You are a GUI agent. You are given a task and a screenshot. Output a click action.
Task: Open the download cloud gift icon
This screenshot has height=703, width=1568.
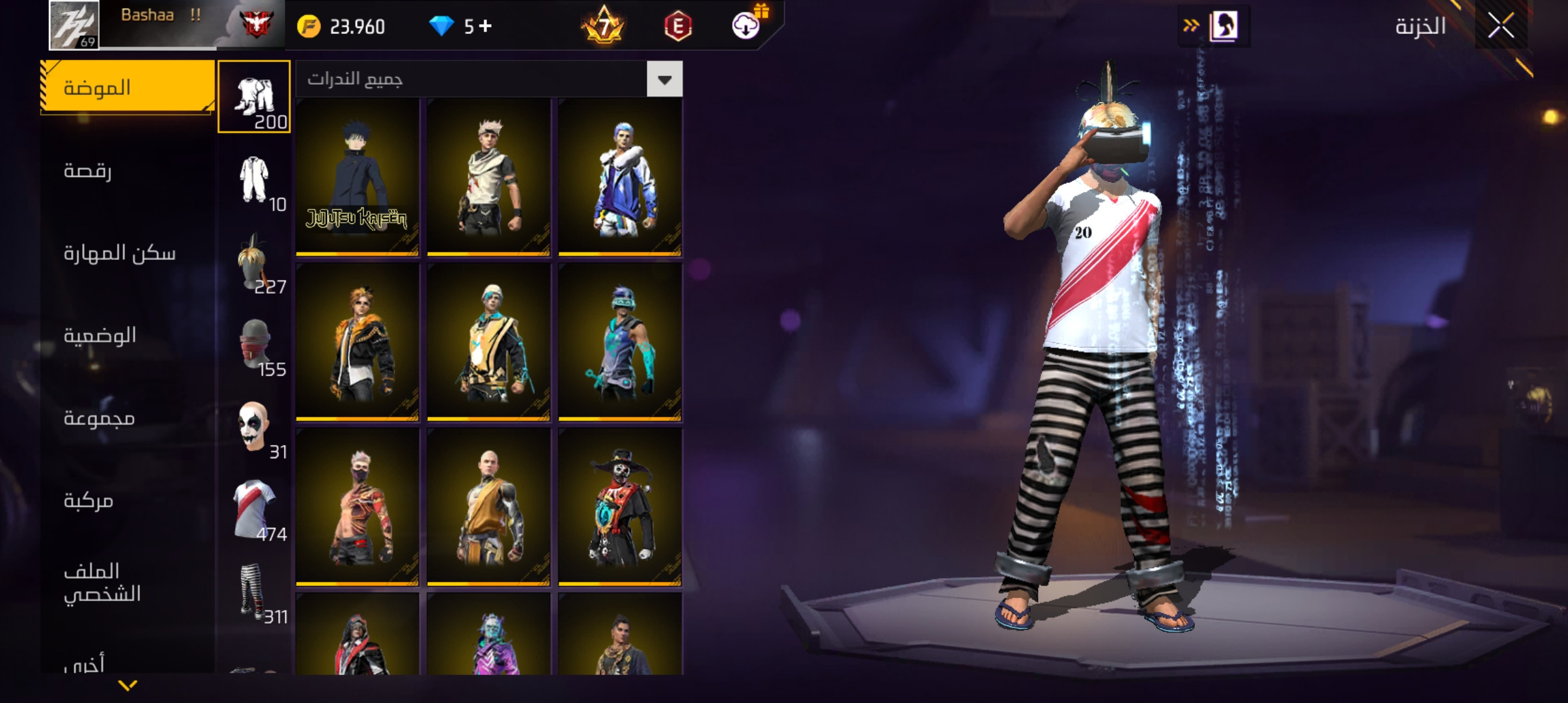tap(746, 25)
